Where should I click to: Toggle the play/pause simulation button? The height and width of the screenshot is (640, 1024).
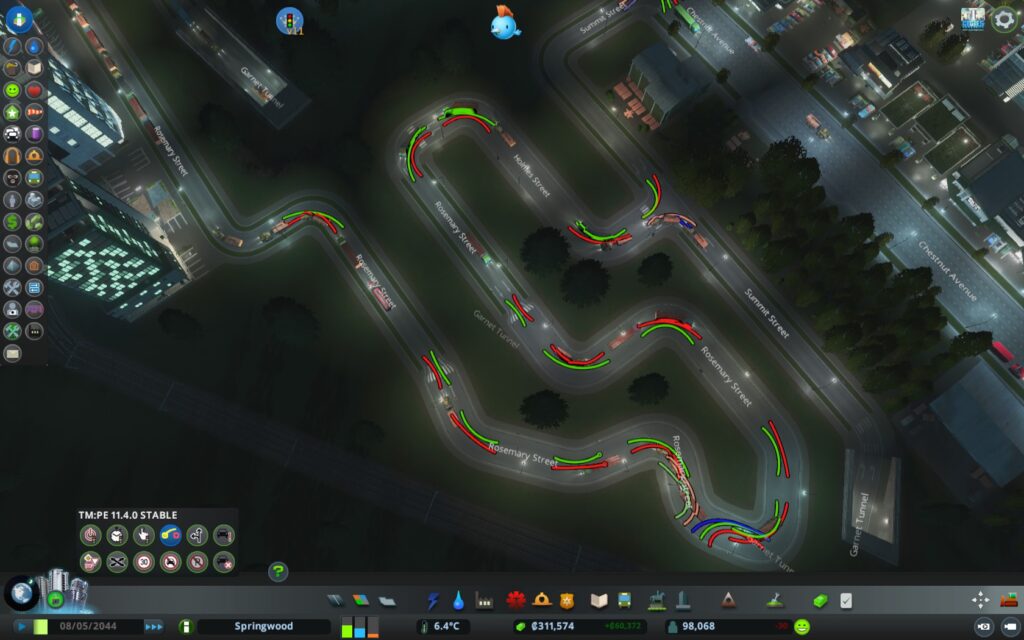pyautogui.click(x=20, y=626)
